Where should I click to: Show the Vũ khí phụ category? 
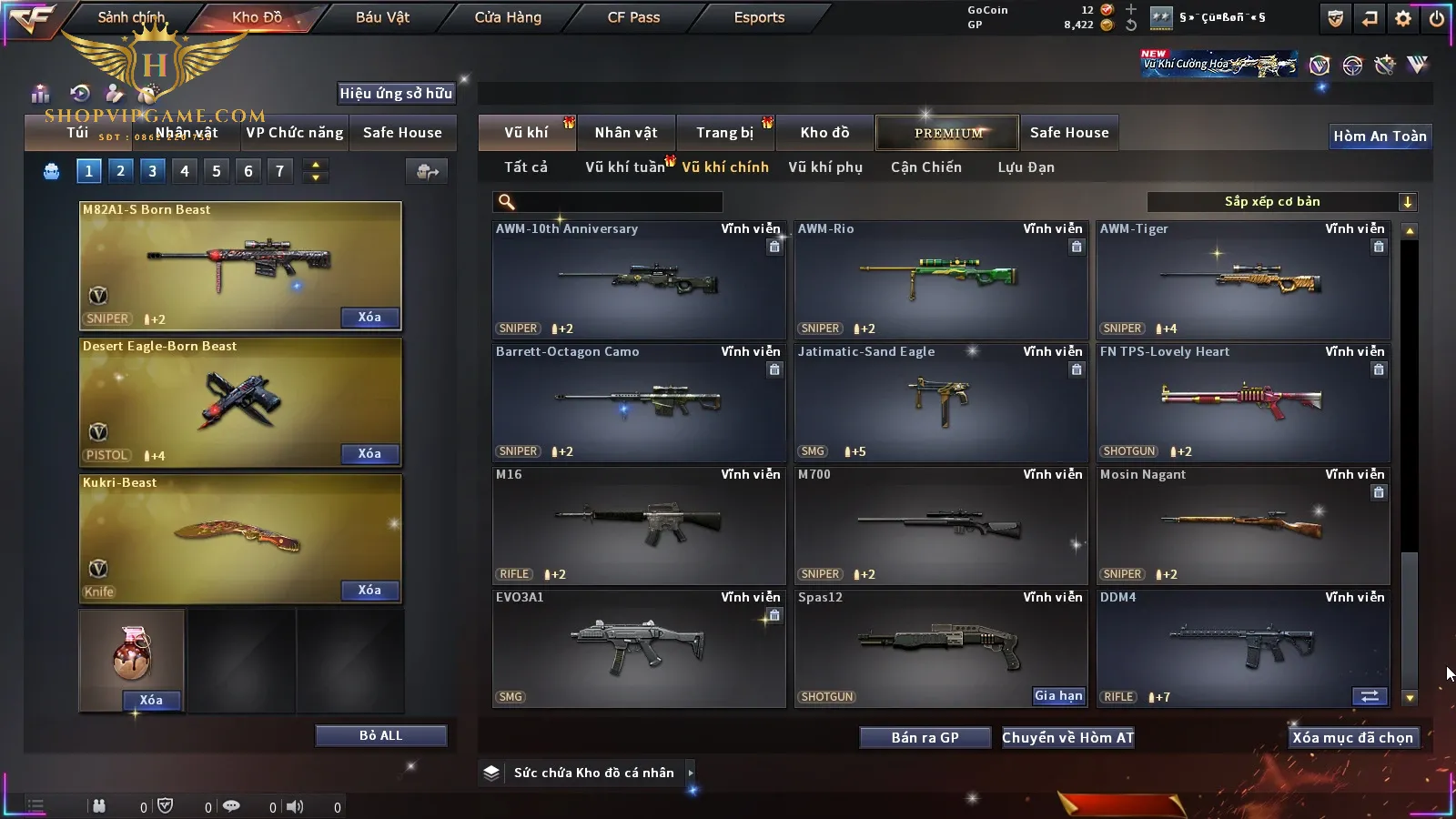tap(825, 167)
